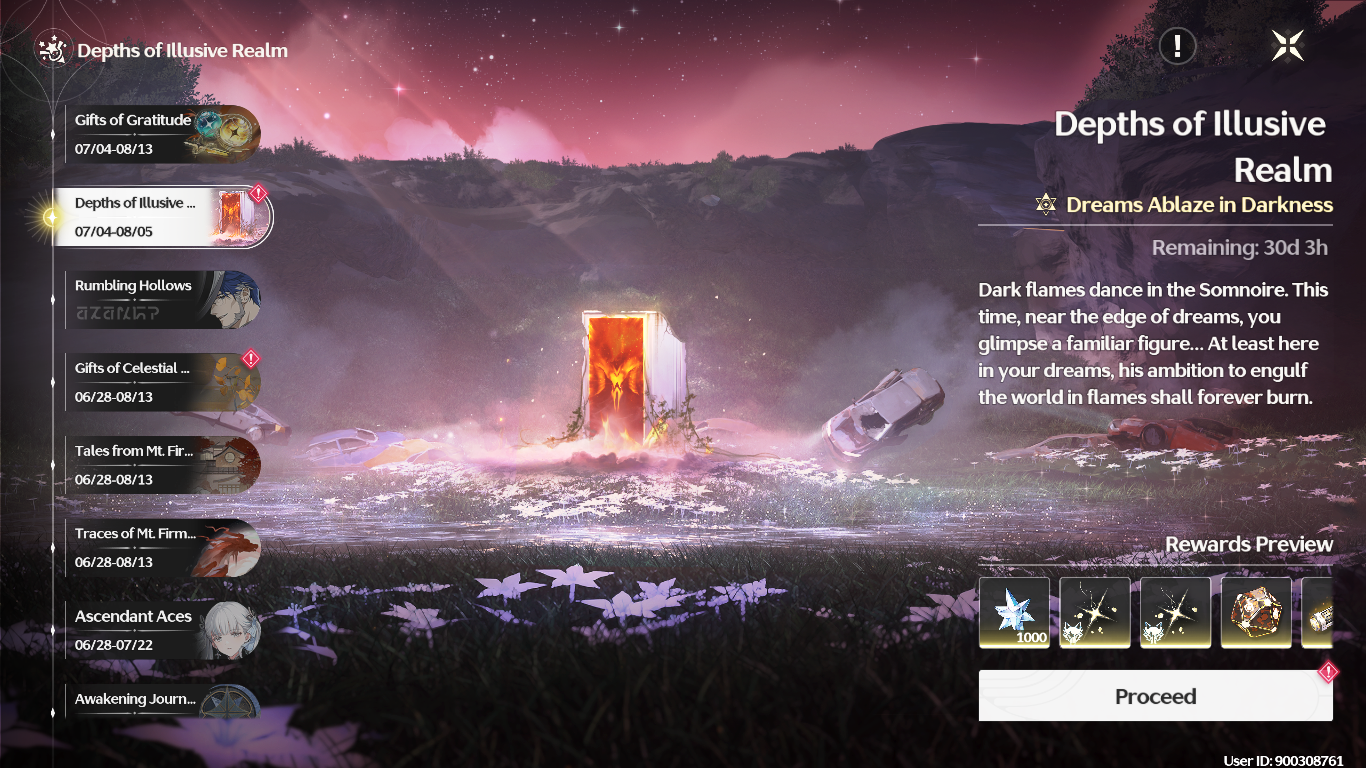The width and height of the screenshot is (1366, 768).
Task: Select Depths of Illusive Realm event tab
Action: 162,217
